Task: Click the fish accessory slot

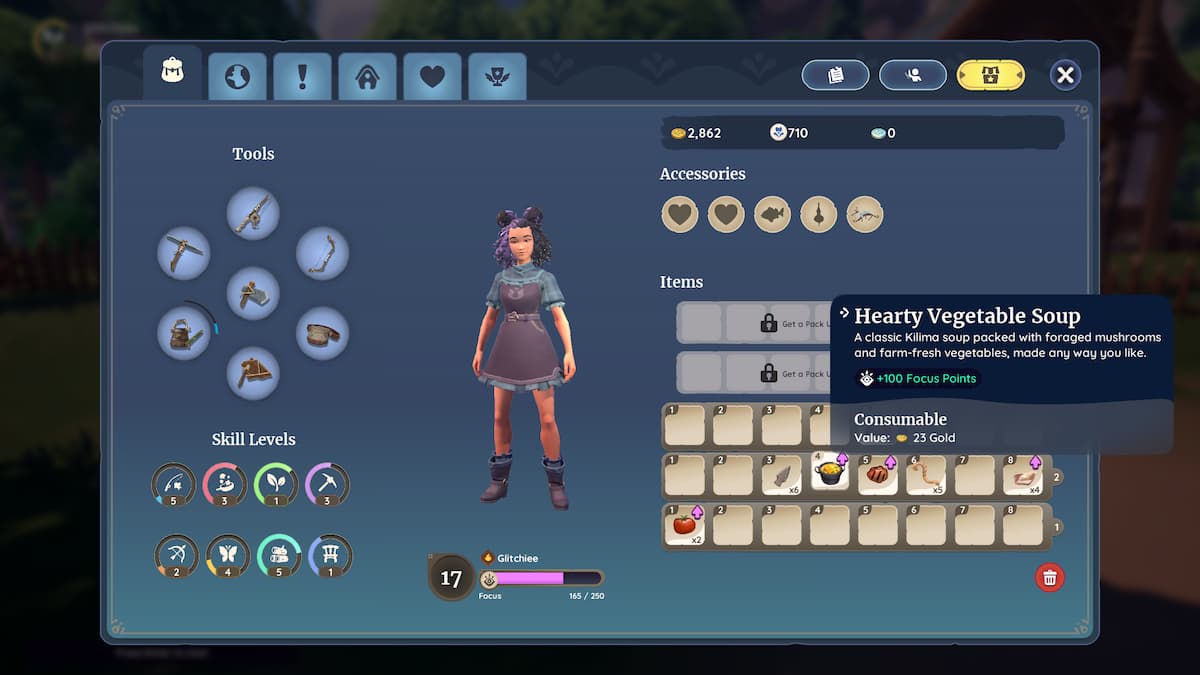Action: click(772, 214)
